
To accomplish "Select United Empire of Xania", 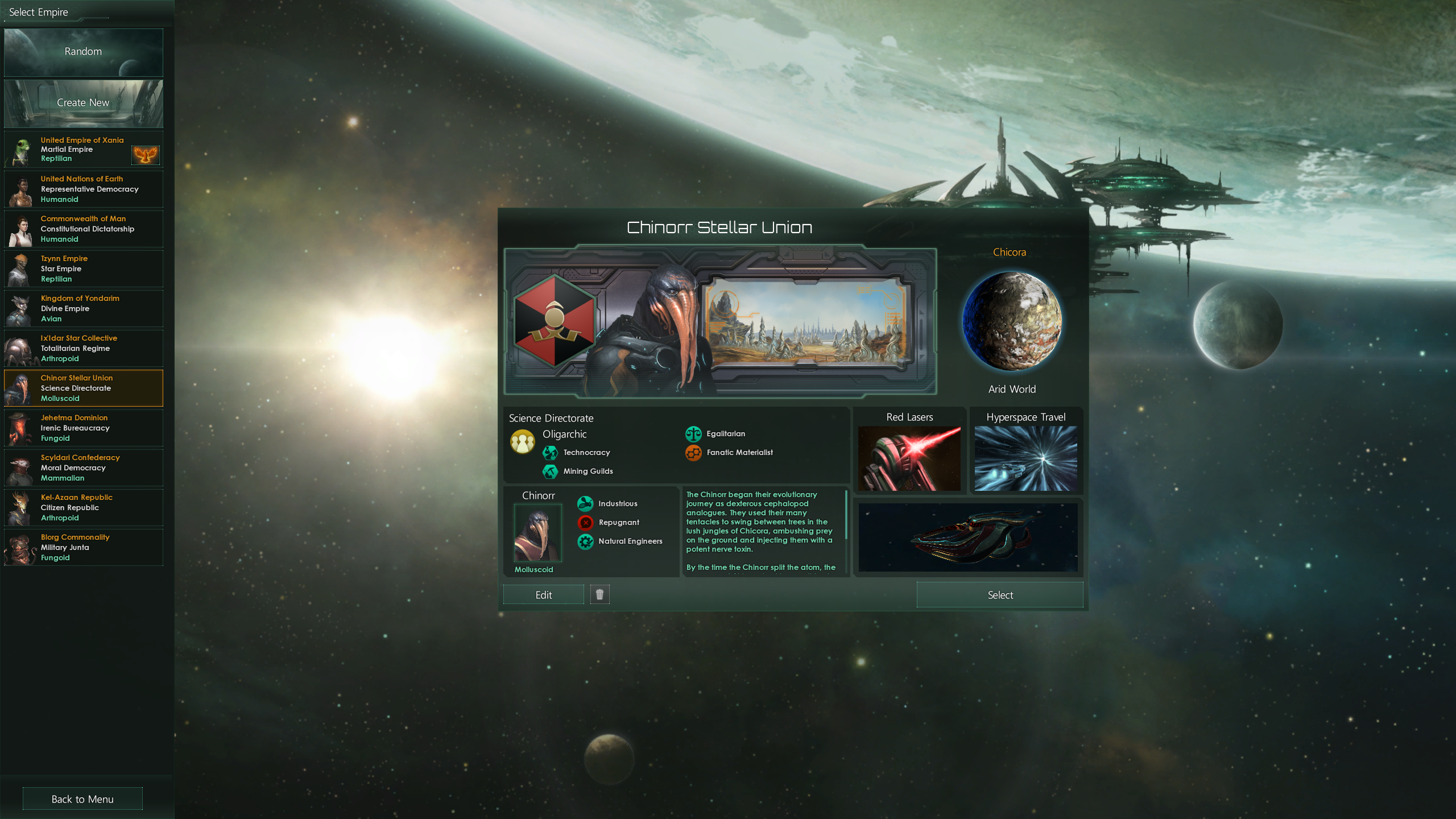I will tap(83, 150).
